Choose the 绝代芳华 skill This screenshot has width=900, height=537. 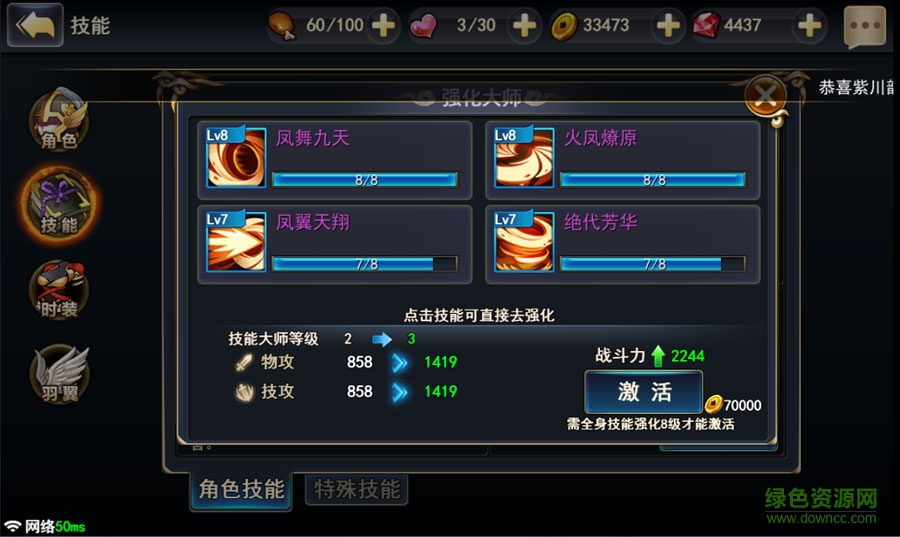pyautogui.click(x=622, y=244)
